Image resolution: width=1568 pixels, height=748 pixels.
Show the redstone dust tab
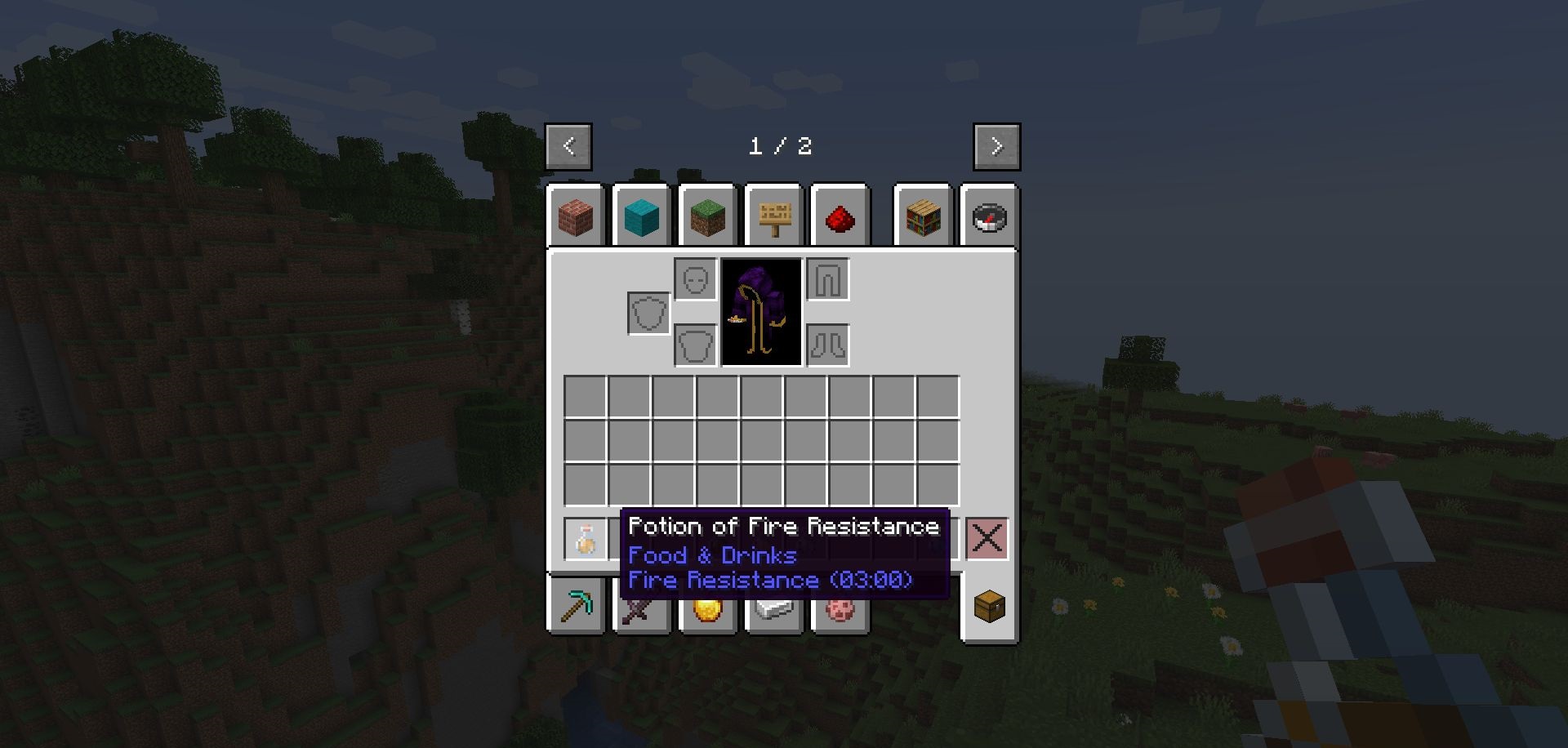[840, 217]
